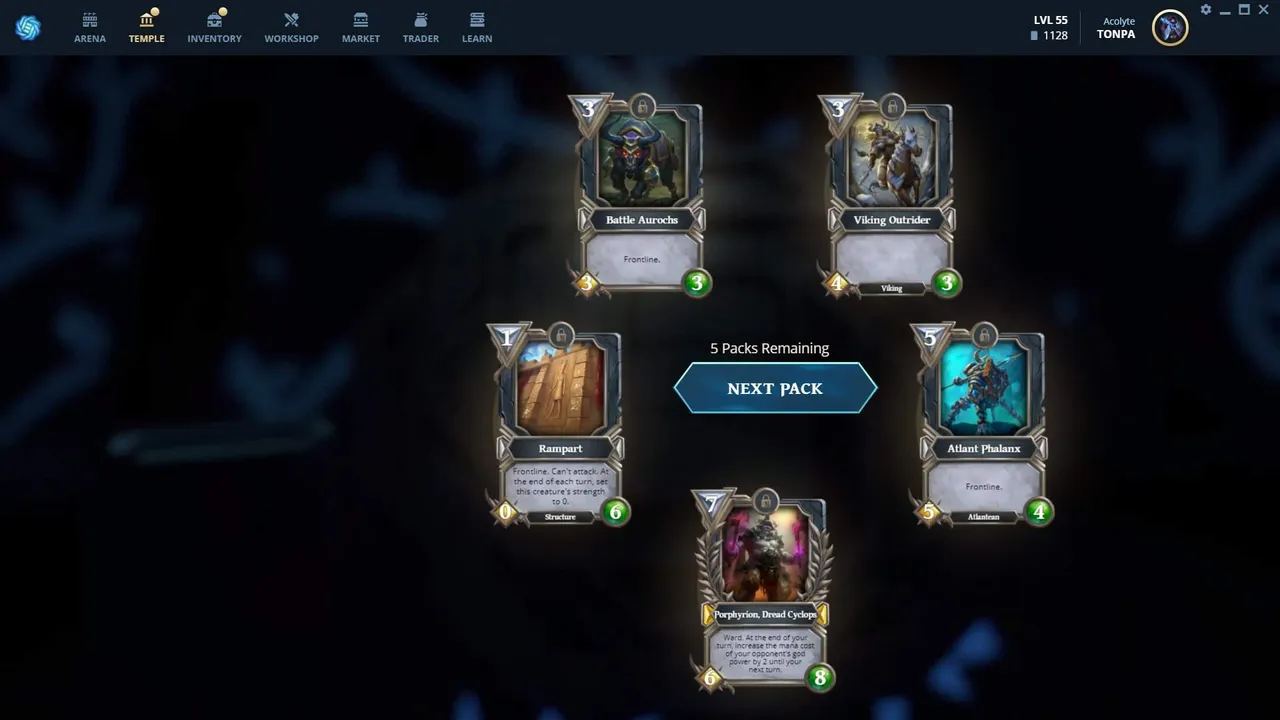The image size is (1280, 720).
Task: Select the Viking Outrider card
Action: [892, 196]
